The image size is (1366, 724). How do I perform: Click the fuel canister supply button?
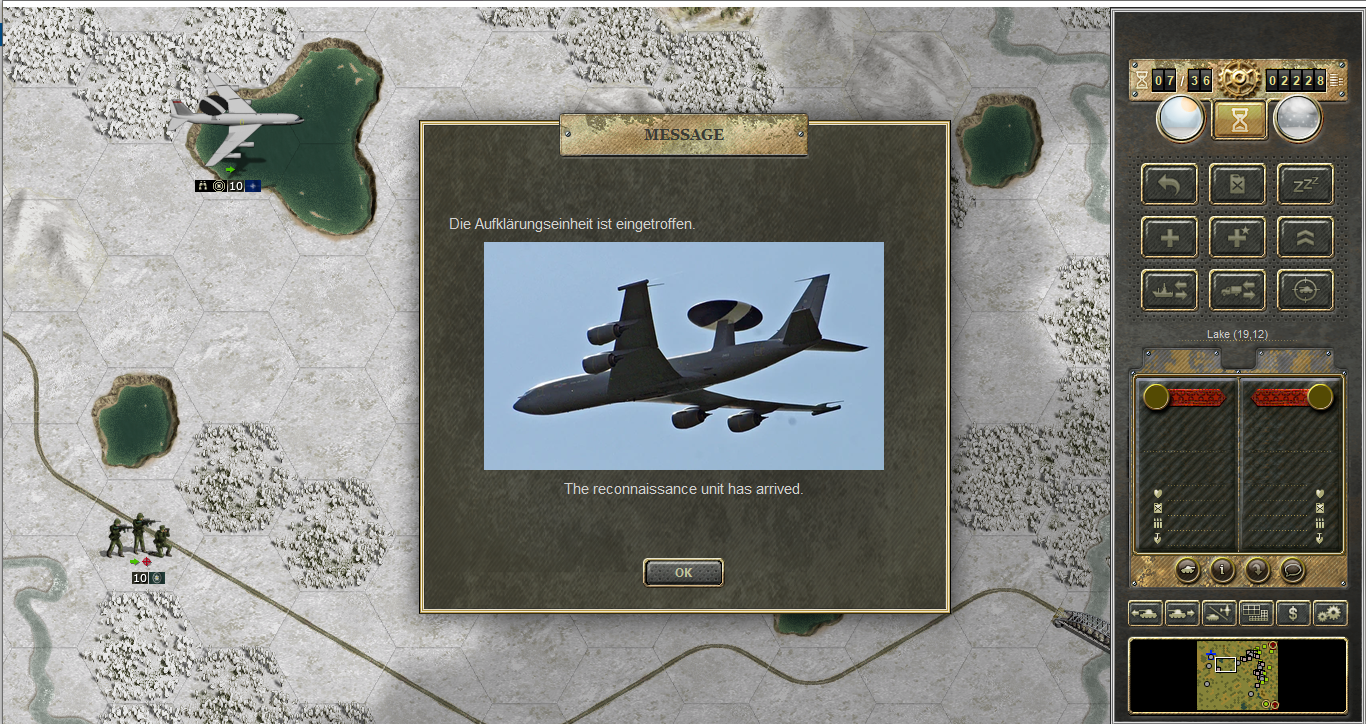(1237, 184)
